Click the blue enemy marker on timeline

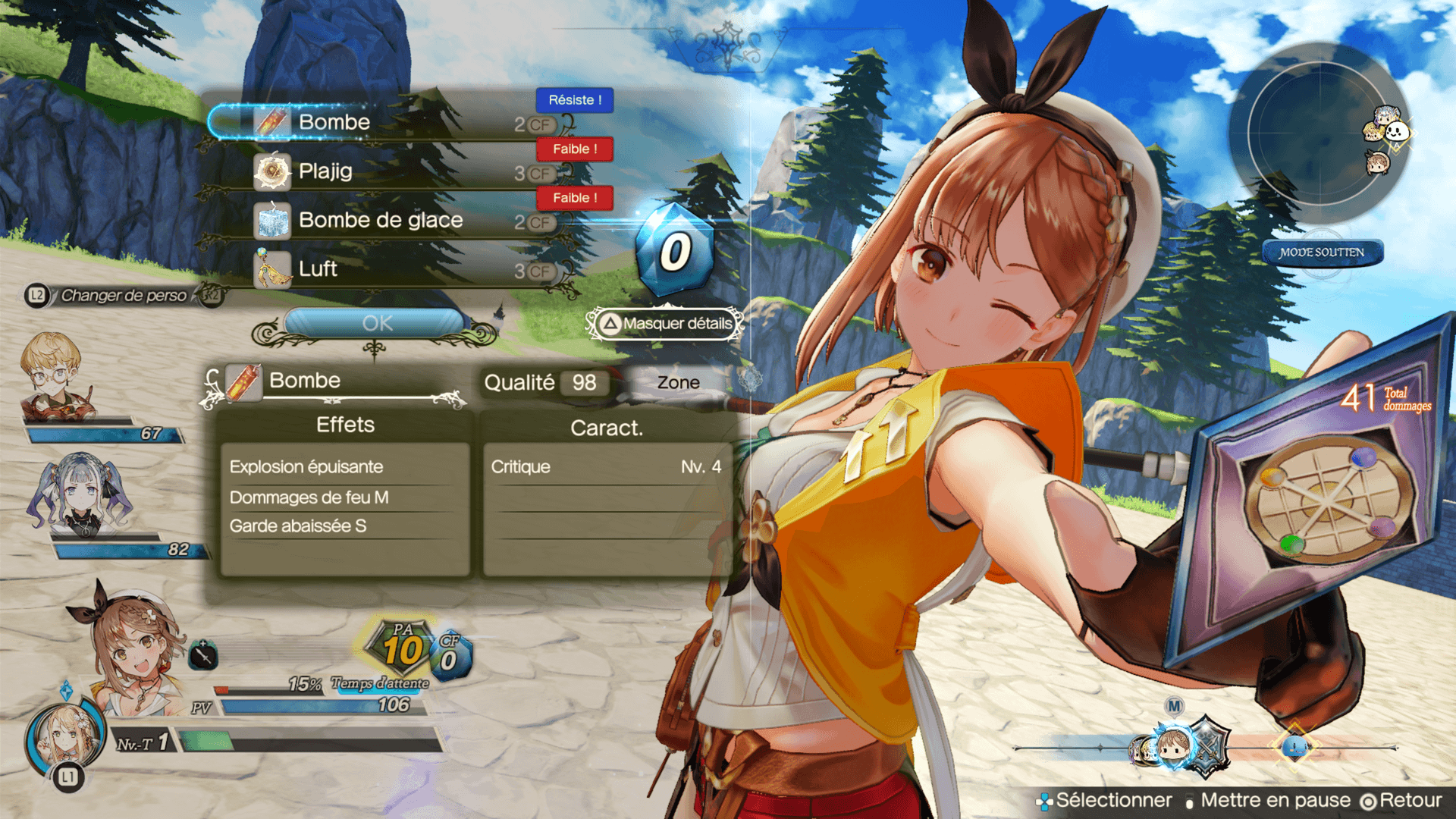pos(1294,747)
